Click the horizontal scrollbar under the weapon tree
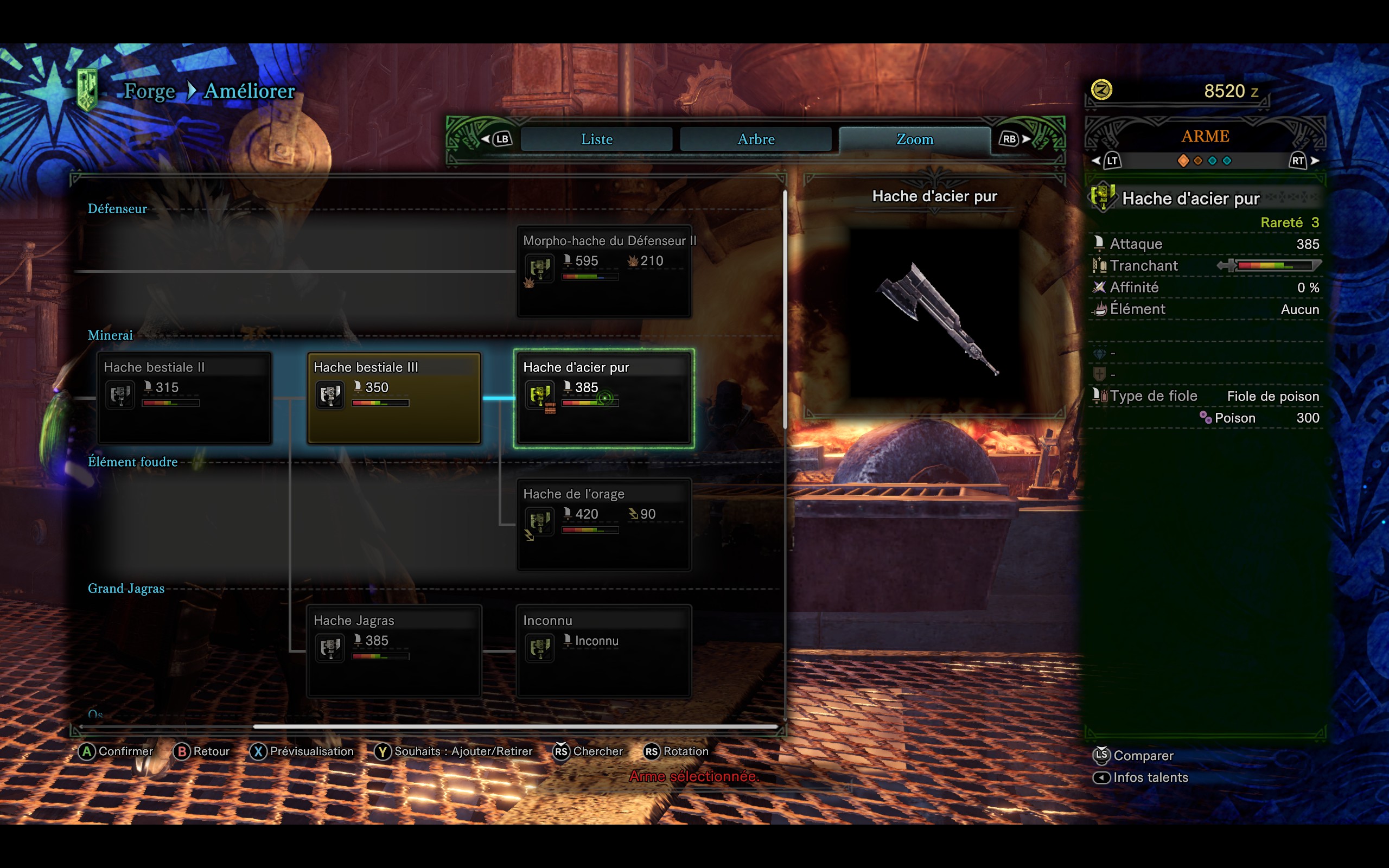 click(515, 727)
